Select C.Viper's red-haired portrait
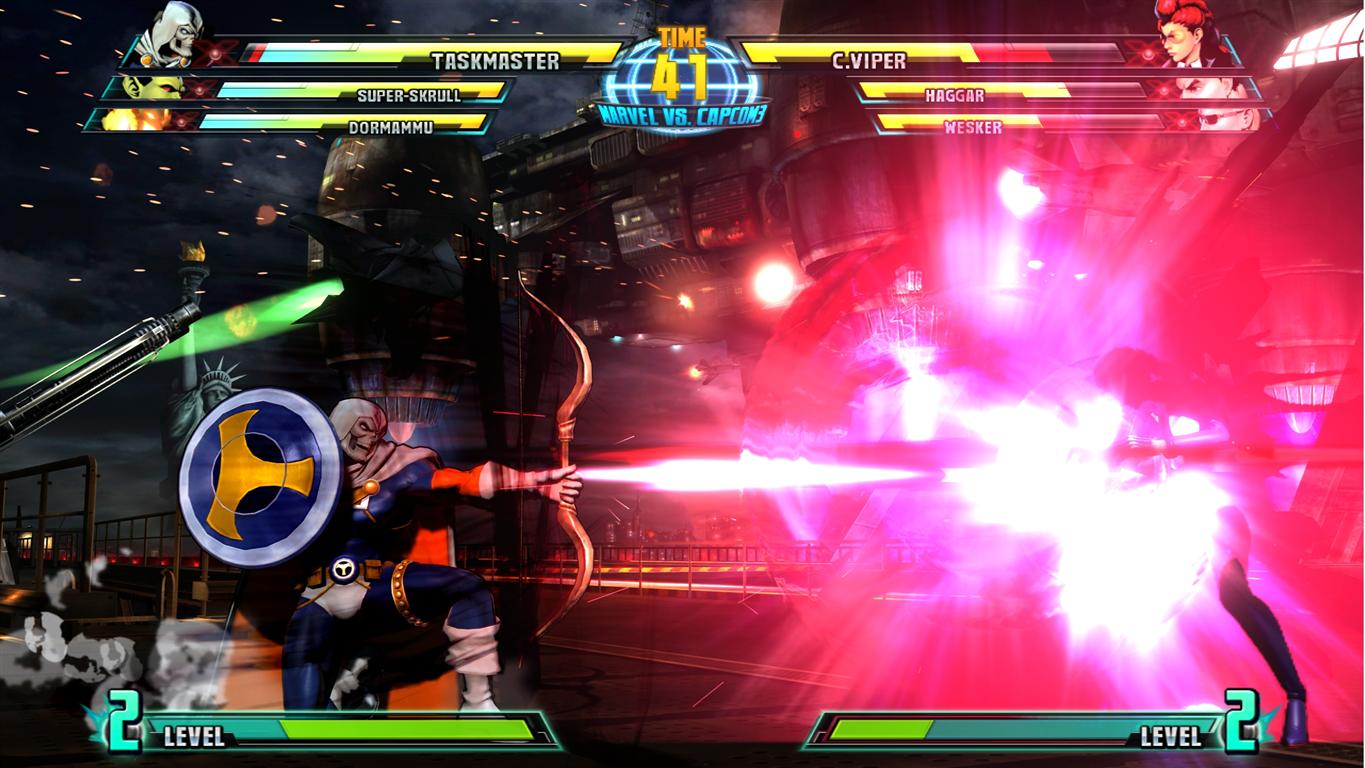Image resolution: width=1365 pixels, height=768 pixels. pos(1188,34)
